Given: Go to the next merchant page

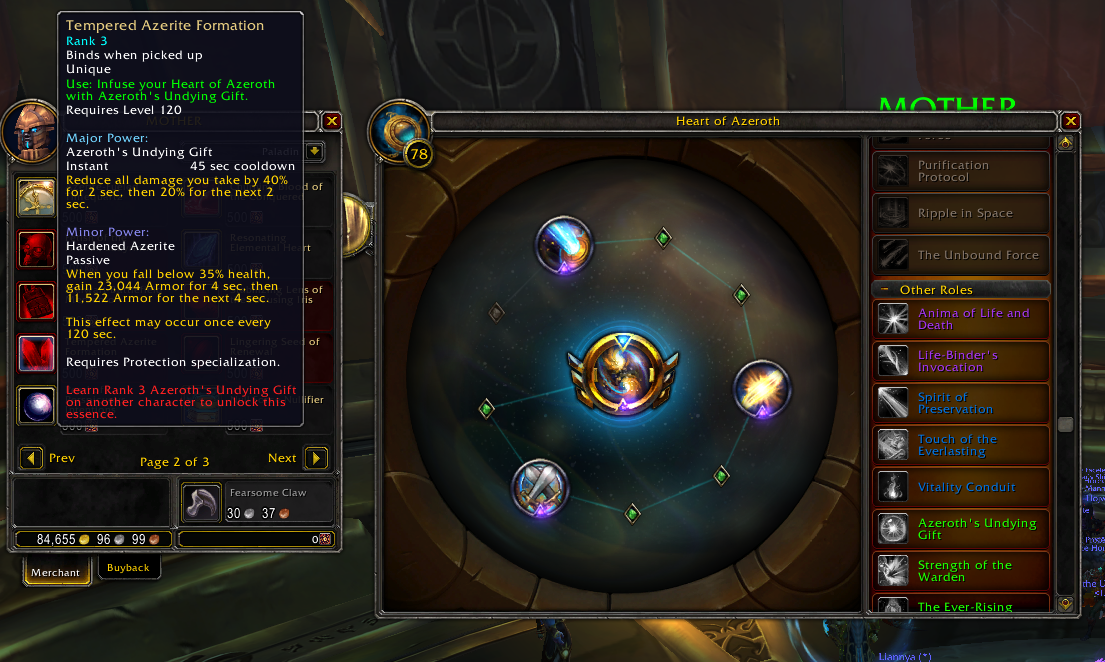Looking at the screenshot, I should (315, 458).
